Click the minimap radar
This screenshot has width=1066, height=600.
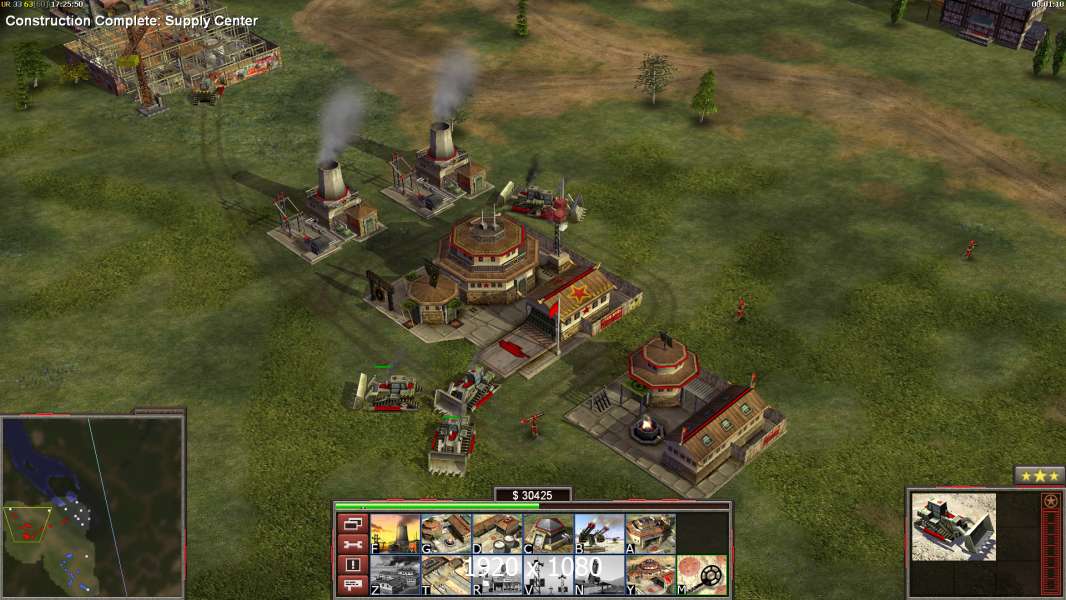93,507
